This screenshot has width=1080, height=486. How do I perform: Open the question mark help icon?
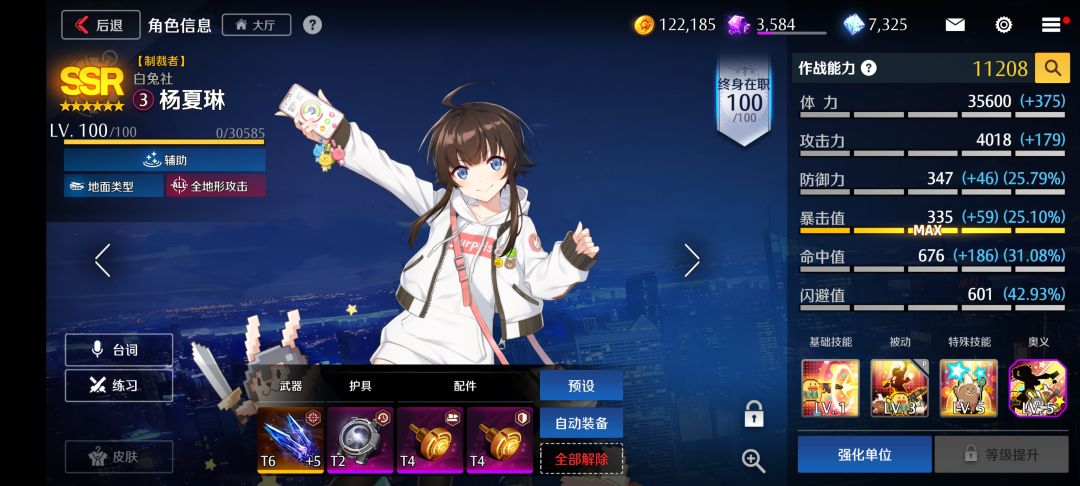313,25
